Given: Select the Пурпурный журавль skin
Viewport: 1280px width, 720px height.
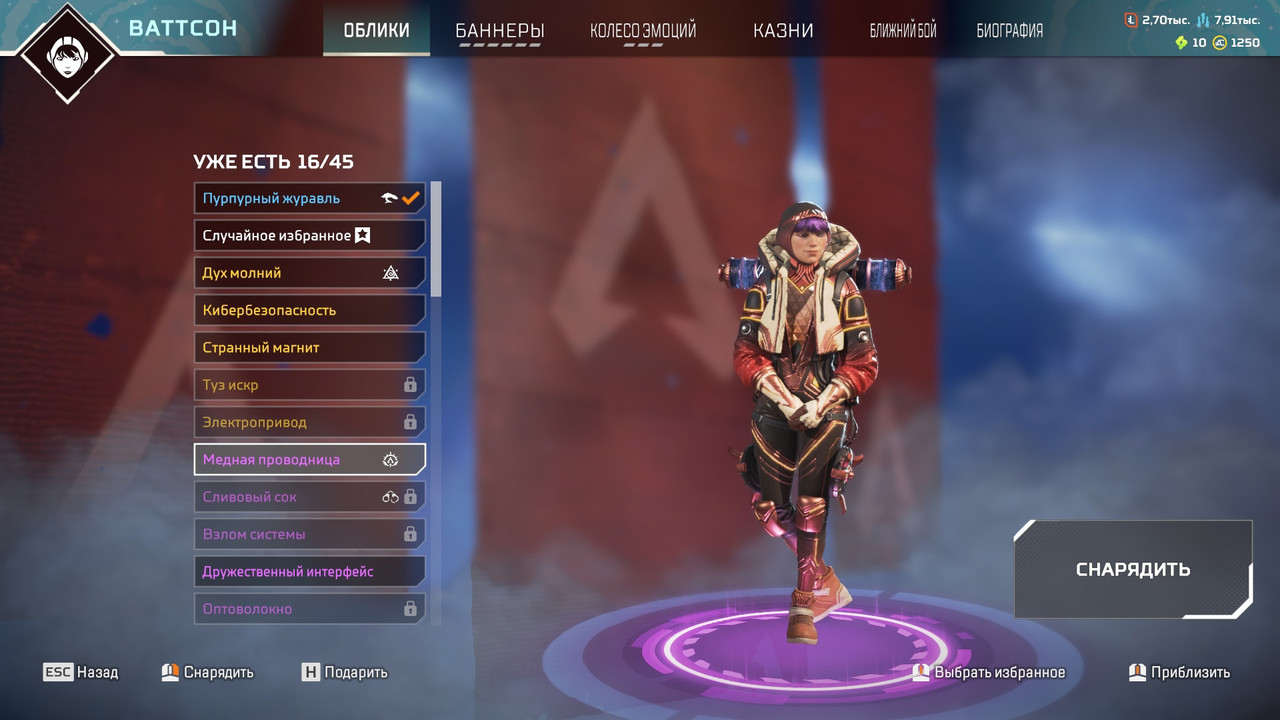Looking at the screenshot, I should coord(309,198).
